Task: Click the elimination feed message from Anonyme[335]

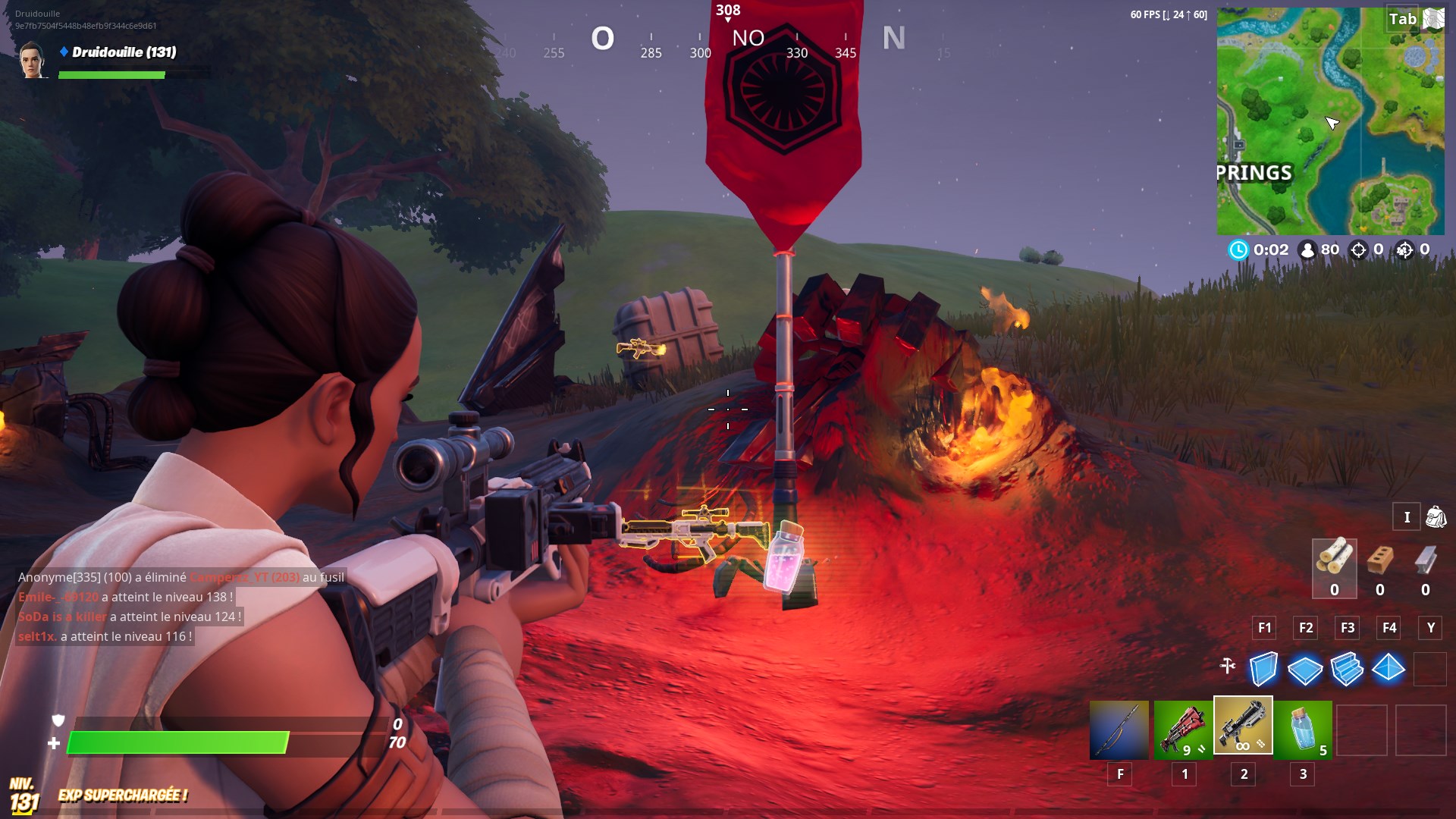Action: click(x=181, y=577)
